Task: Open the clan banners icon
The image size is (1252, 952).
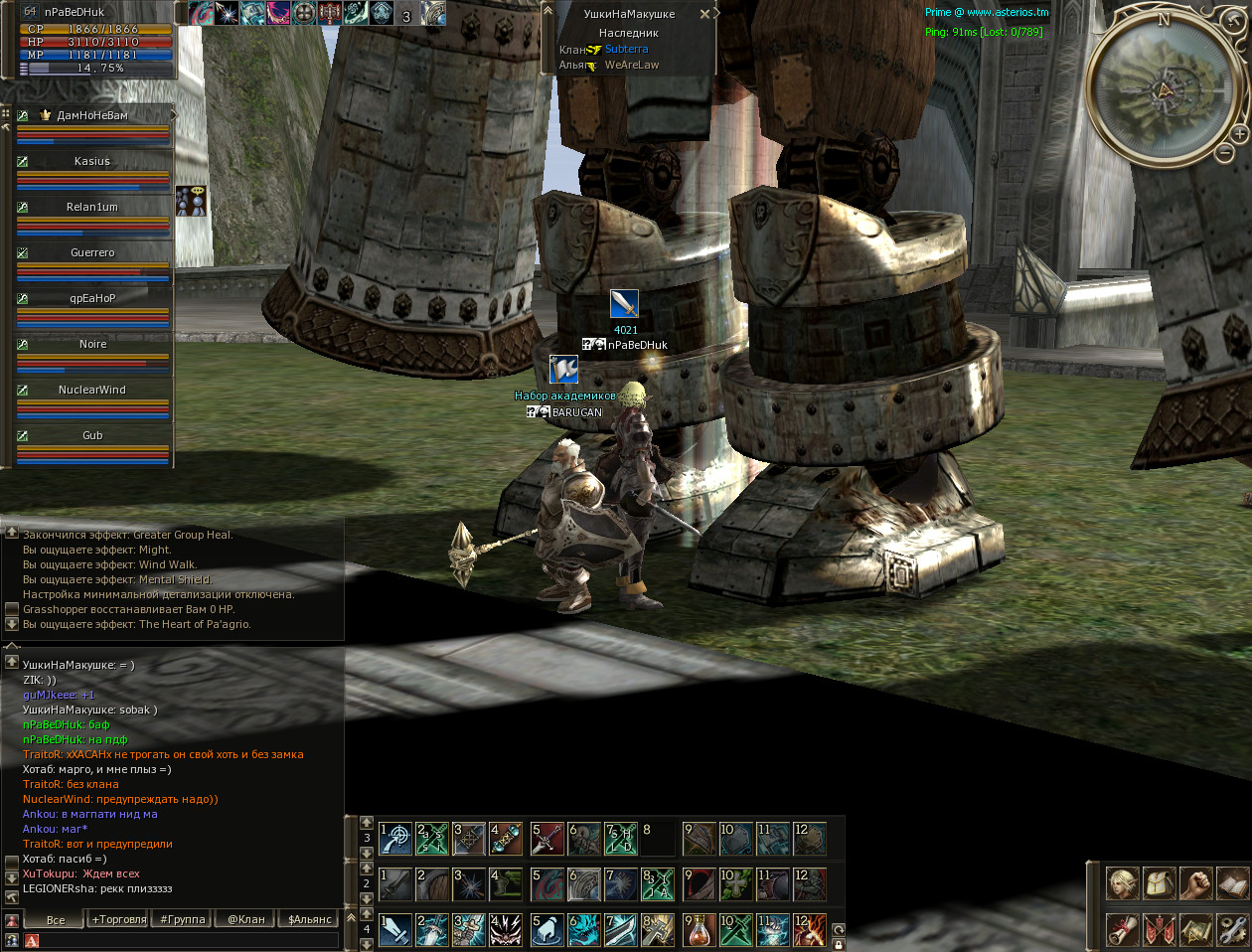Action: pyautogui.click(x=1160, y=929)
